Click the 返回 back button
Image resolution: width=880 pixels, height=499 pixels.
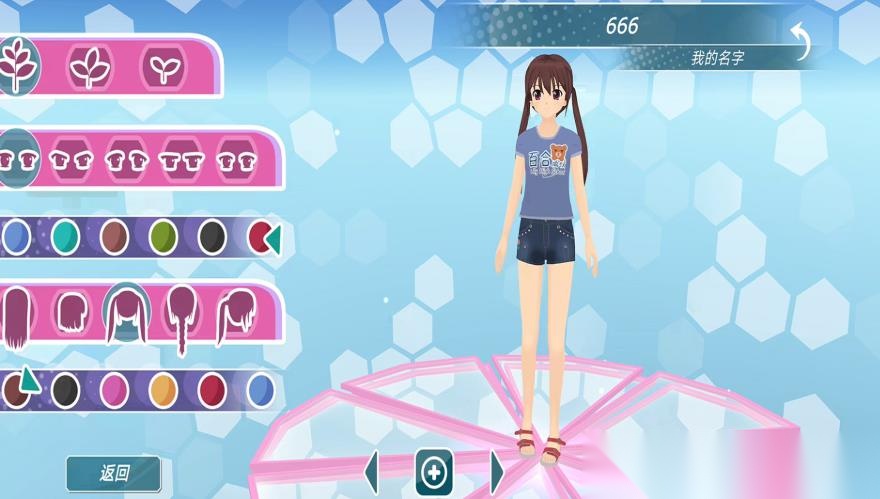113,473
